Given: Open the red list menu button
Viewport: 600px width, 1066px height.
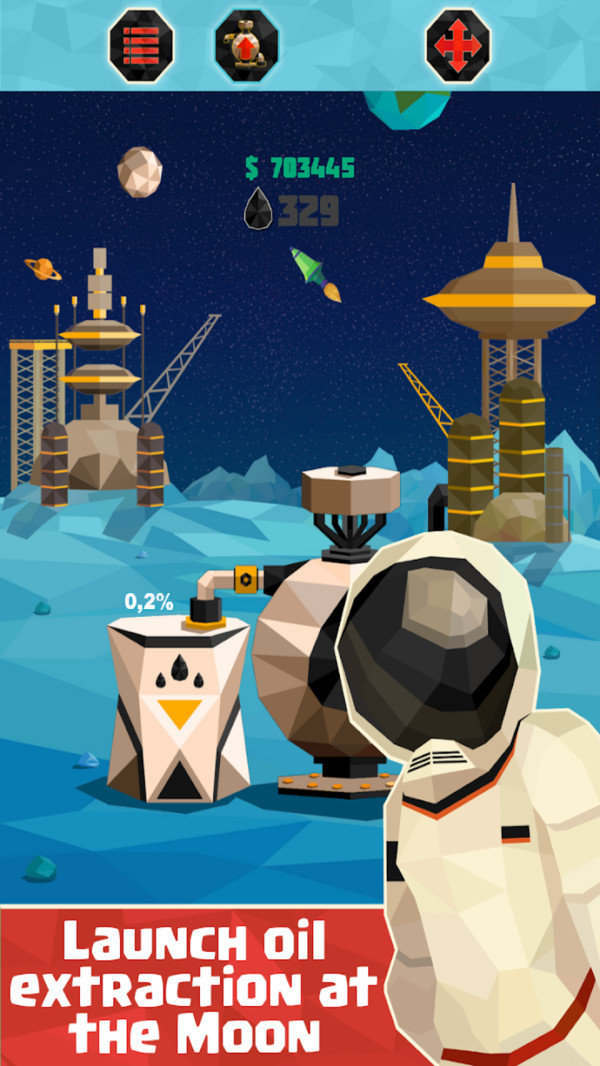Looking at the screenshot, I should pos(141,45).
